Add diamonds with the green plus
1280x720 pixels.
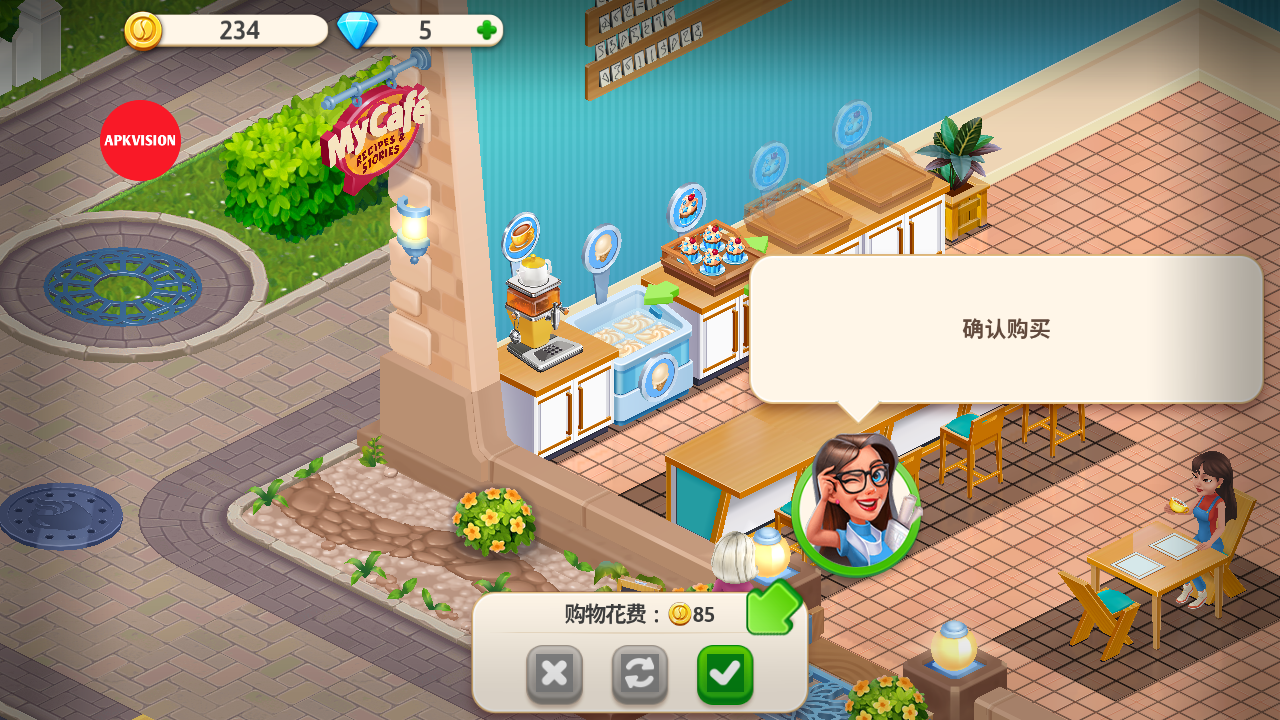(x=487, y=30)
